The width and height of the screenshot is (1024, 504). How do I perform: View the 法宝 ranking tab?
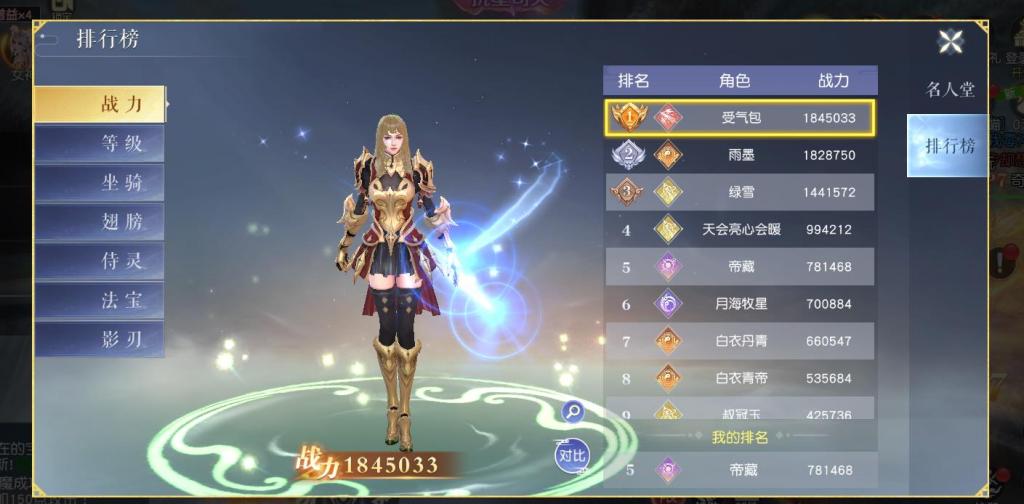click(100, 301)
